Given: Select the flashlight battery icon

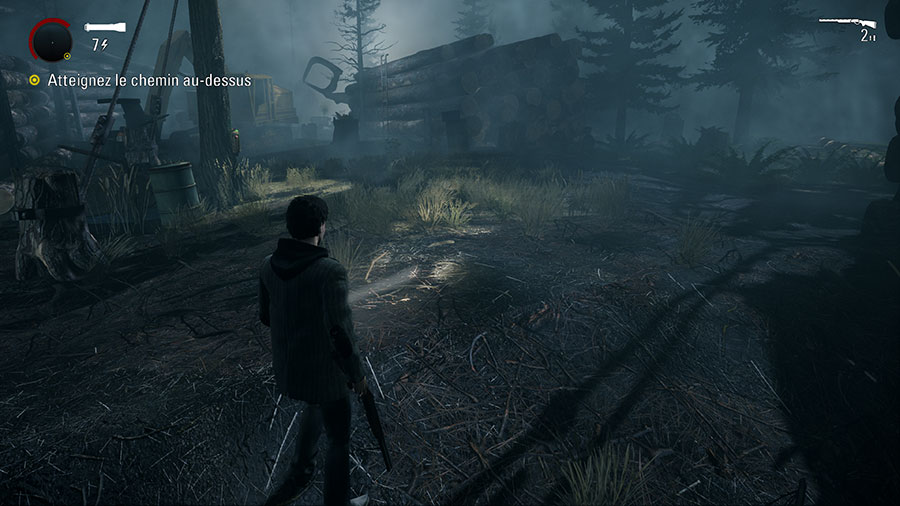Looking at the screenshot, I should (x=105, y=28).
